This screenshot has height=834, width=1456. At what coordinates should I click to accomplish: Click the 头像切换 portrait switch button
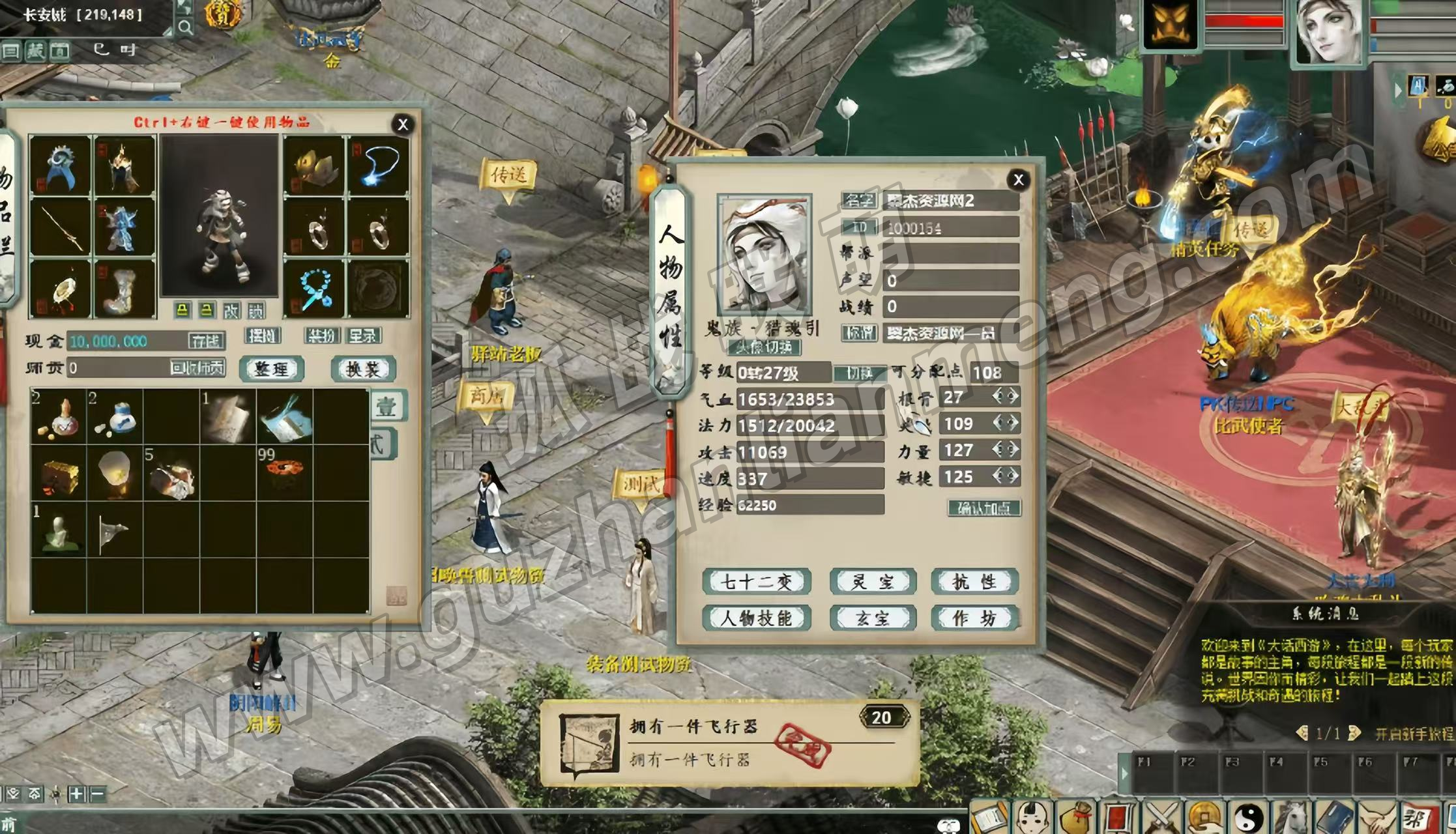[x=764, y=347]
